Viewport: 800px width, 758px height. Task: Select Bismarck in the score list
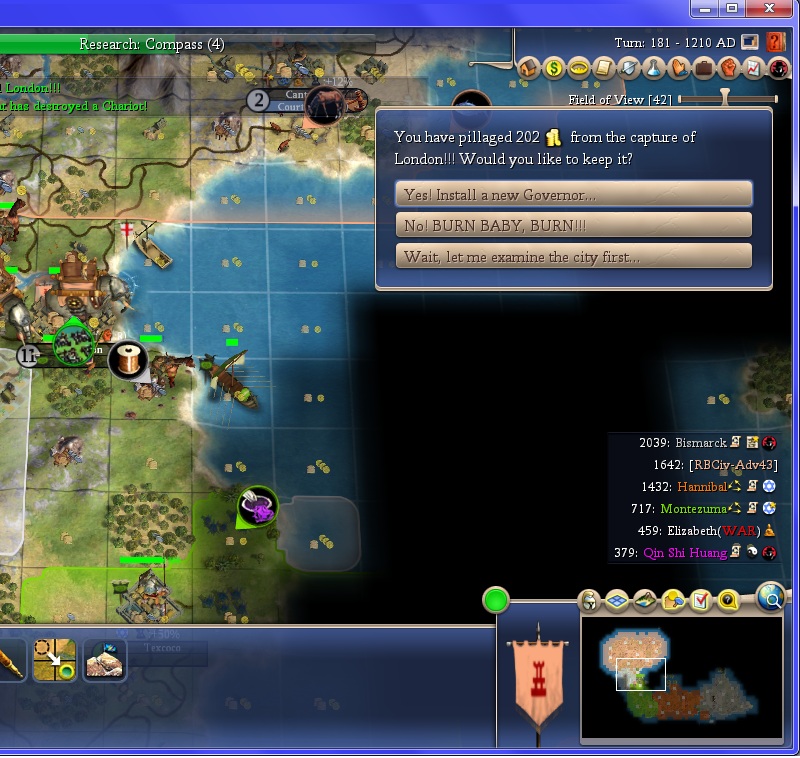tap(700, 443)
